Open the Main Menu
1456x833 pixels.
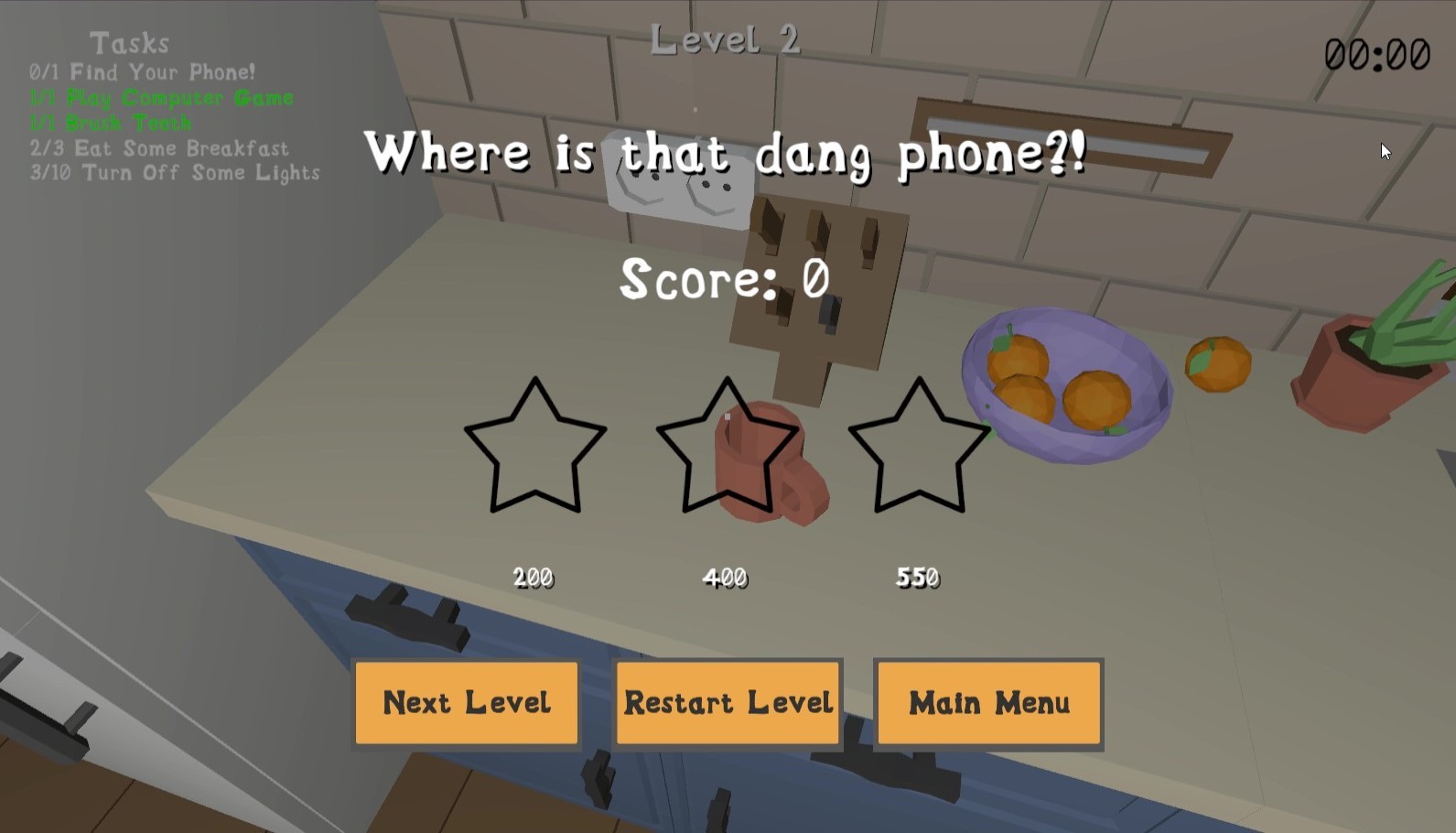coord(987,703)
